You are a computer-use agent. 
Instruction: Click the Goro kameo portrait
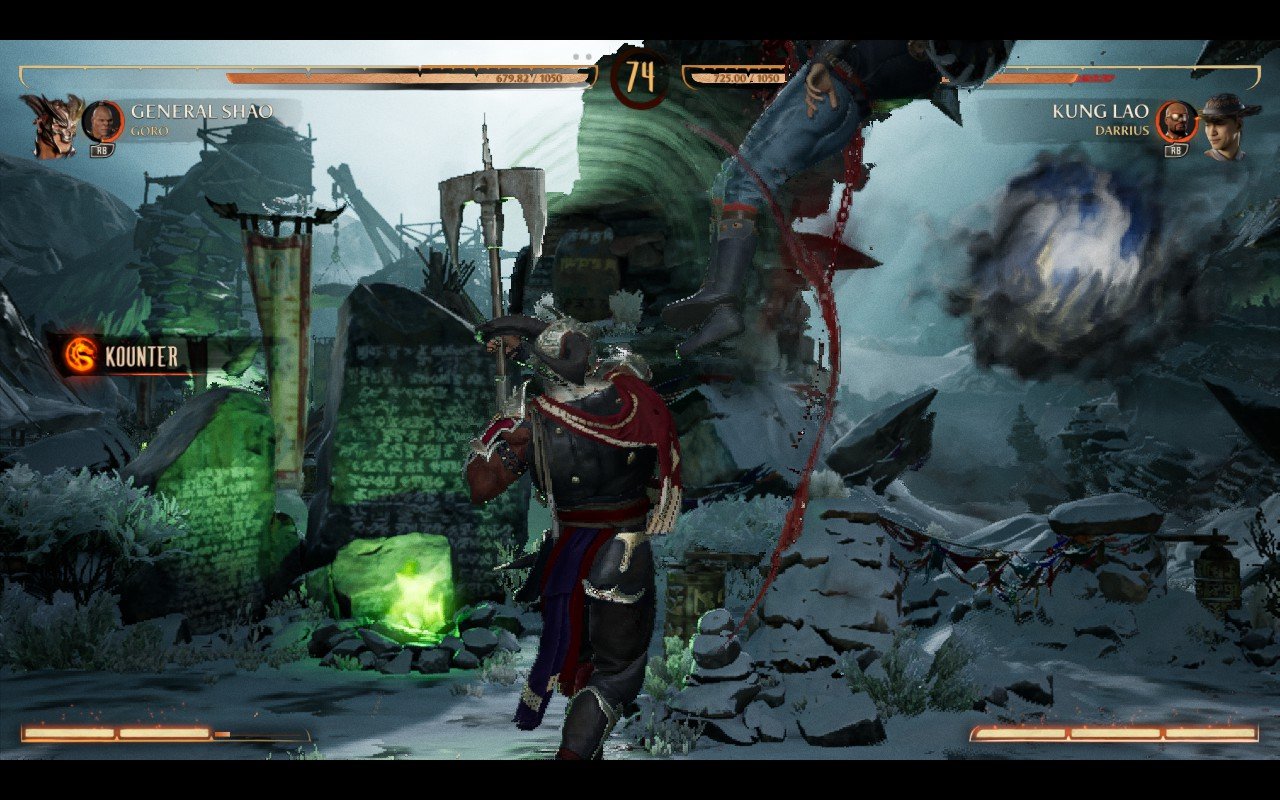pos(102,121)
